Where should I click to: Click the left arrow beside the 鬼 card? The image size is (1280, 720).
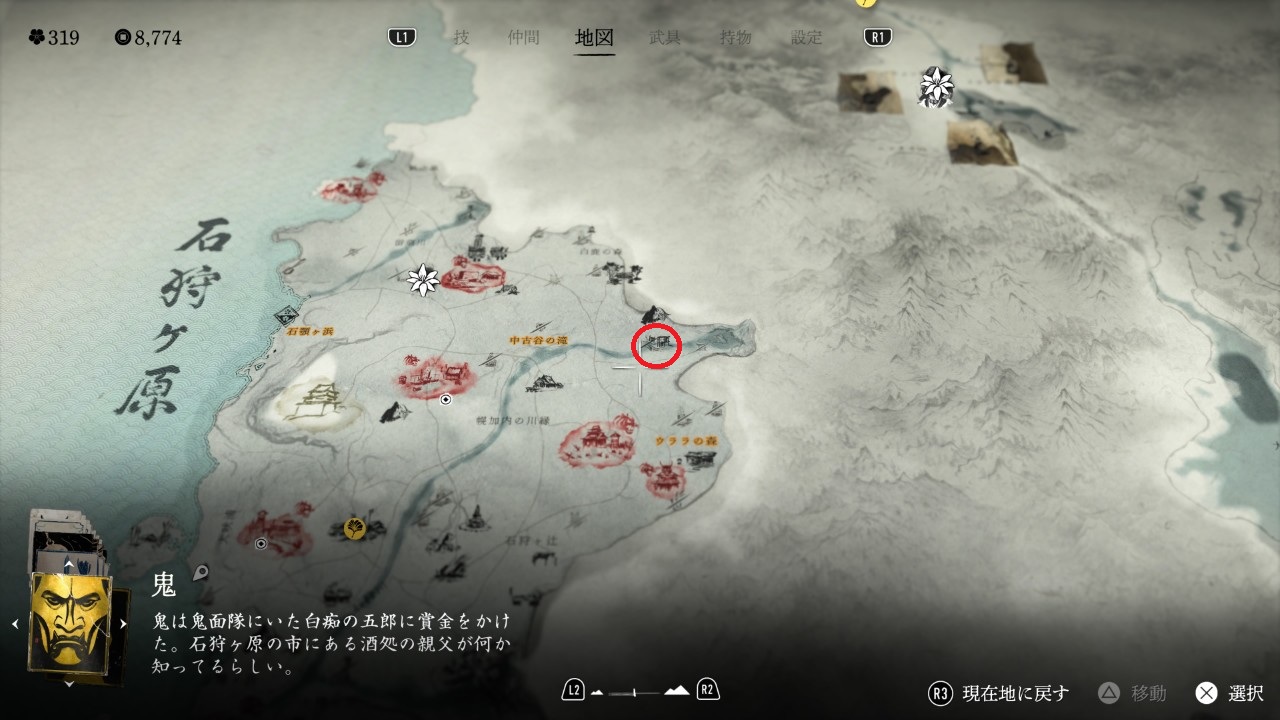tap(16, 623)
